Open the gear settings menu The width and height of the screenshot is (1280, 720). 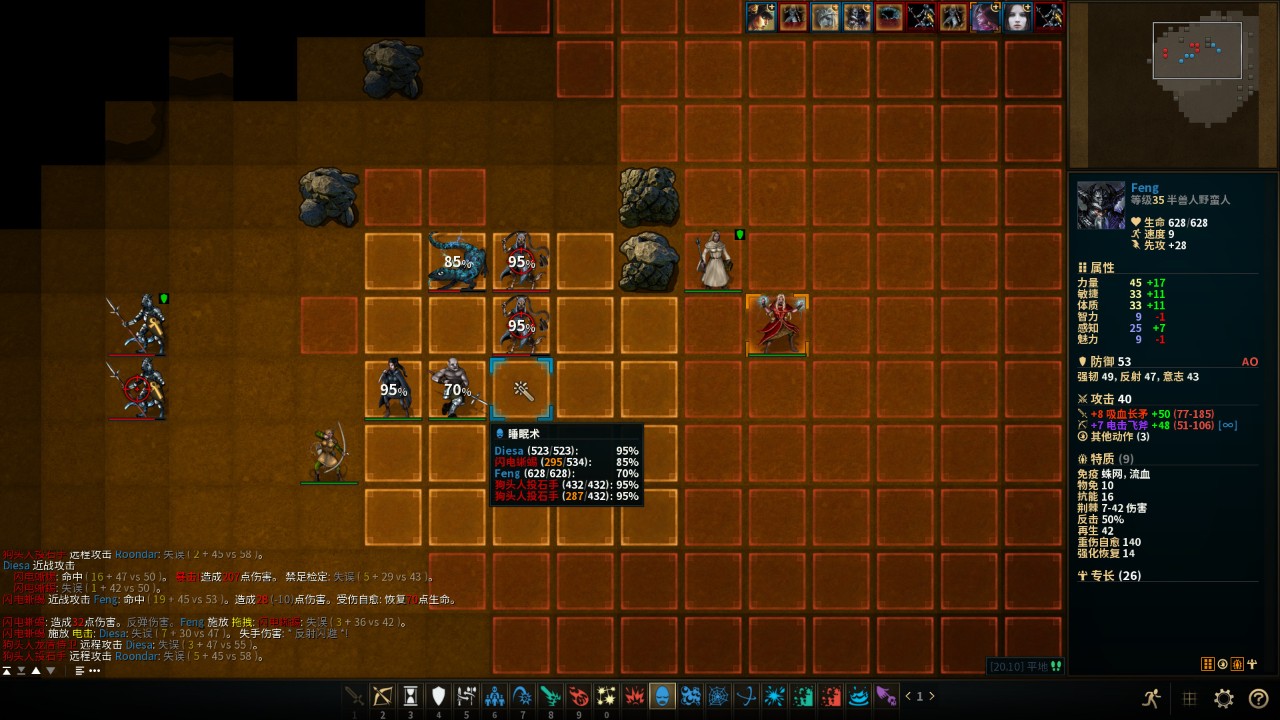pos(1223,698)
